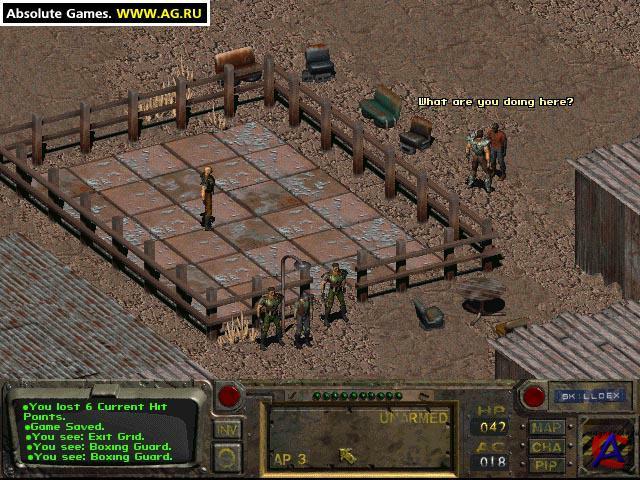Open the inventory with the INV button
The height and width of the screenshot is (480, 640).
pos(227,430)
